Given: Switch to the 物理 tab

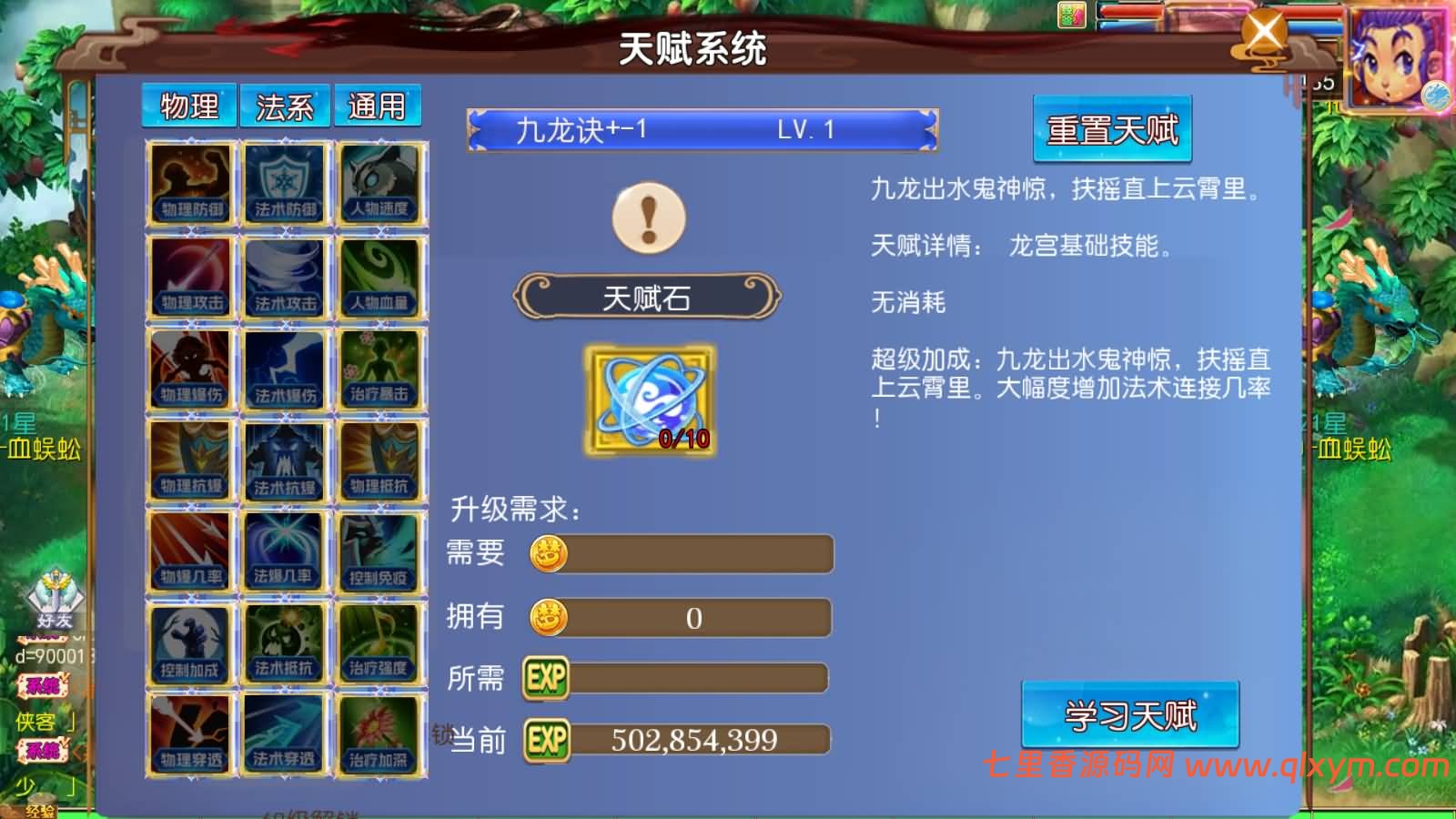Looking at the screenshot, I should click(x=189, y=106).
